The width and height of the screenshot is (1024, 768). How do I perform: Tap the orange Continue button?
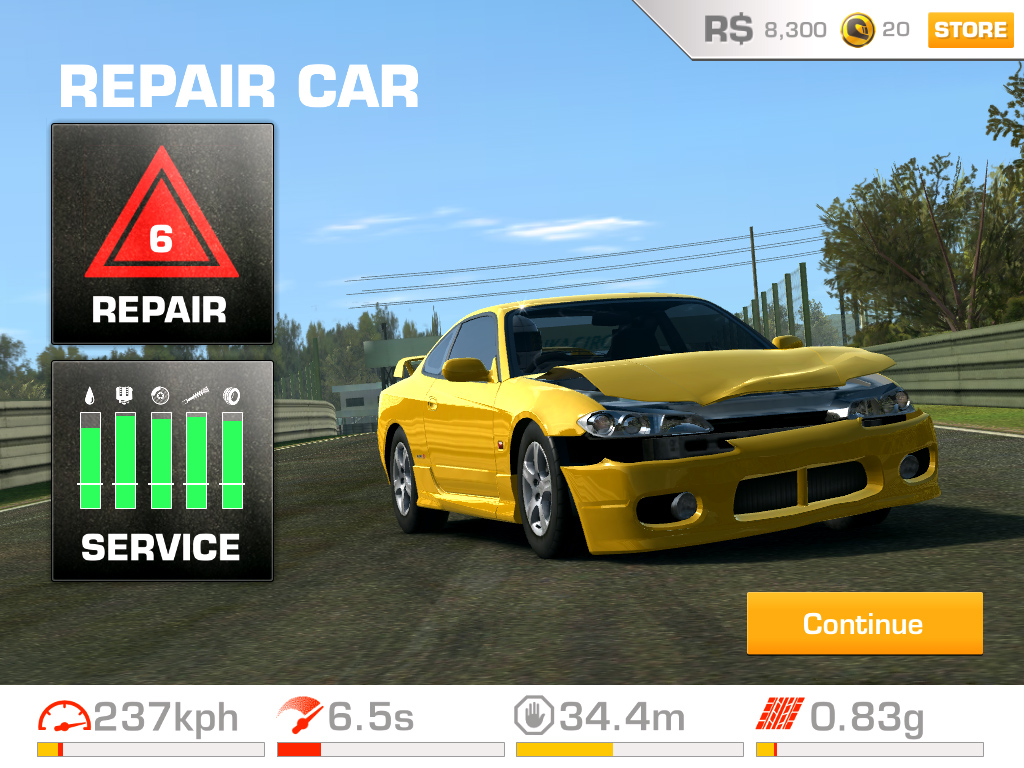(864, 624)
